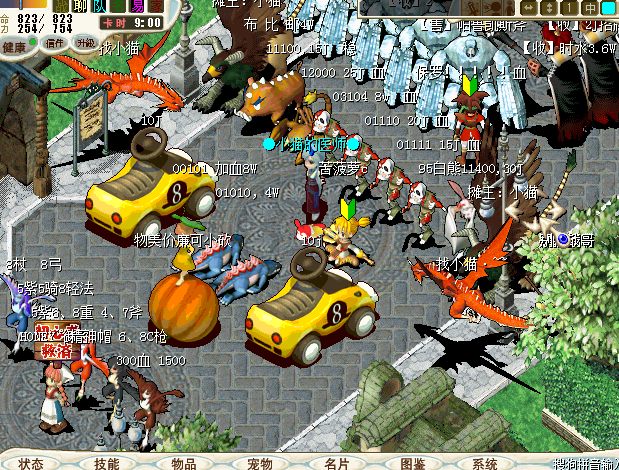Toggle the 聊 chat switch
This screenshot has width=619, height=470.
coord(80,4)
